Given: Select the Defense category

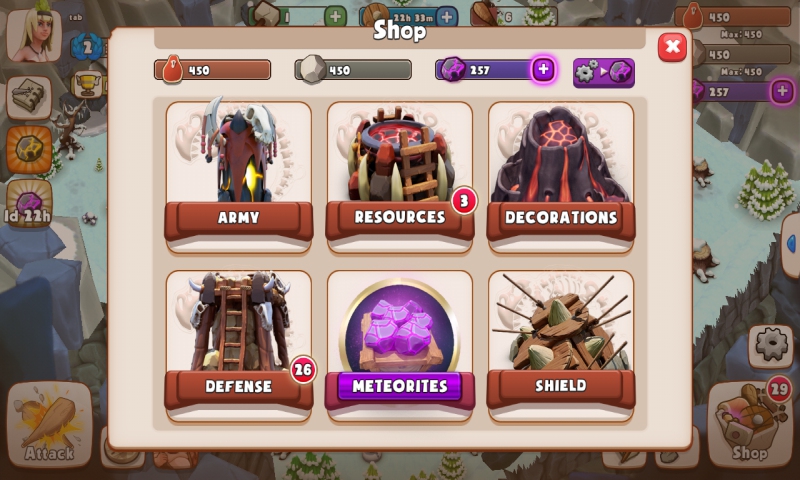Looking at the screenshot, I should (x=238, y=340).
